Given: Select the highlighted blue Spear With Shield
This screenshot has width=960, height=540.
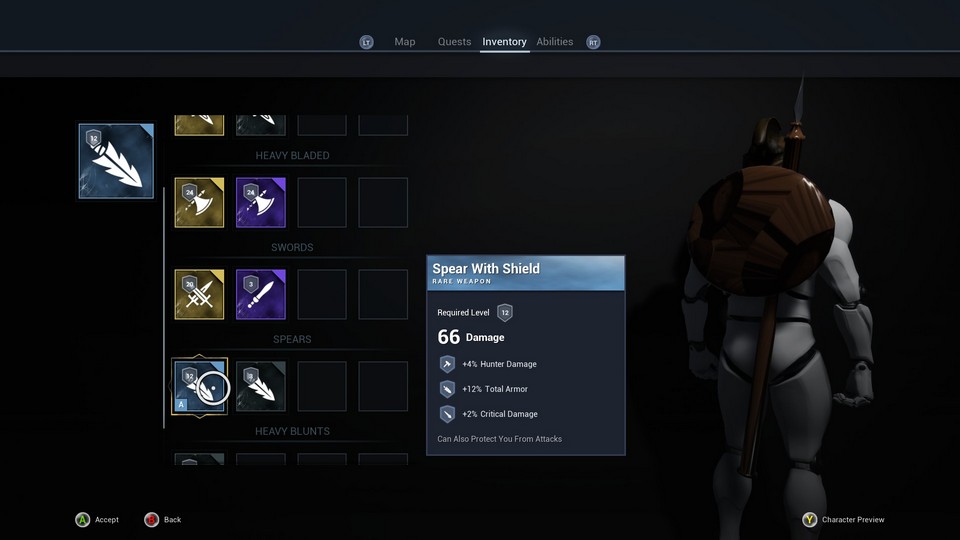Looking at the screenshot, I should (200, 387).
